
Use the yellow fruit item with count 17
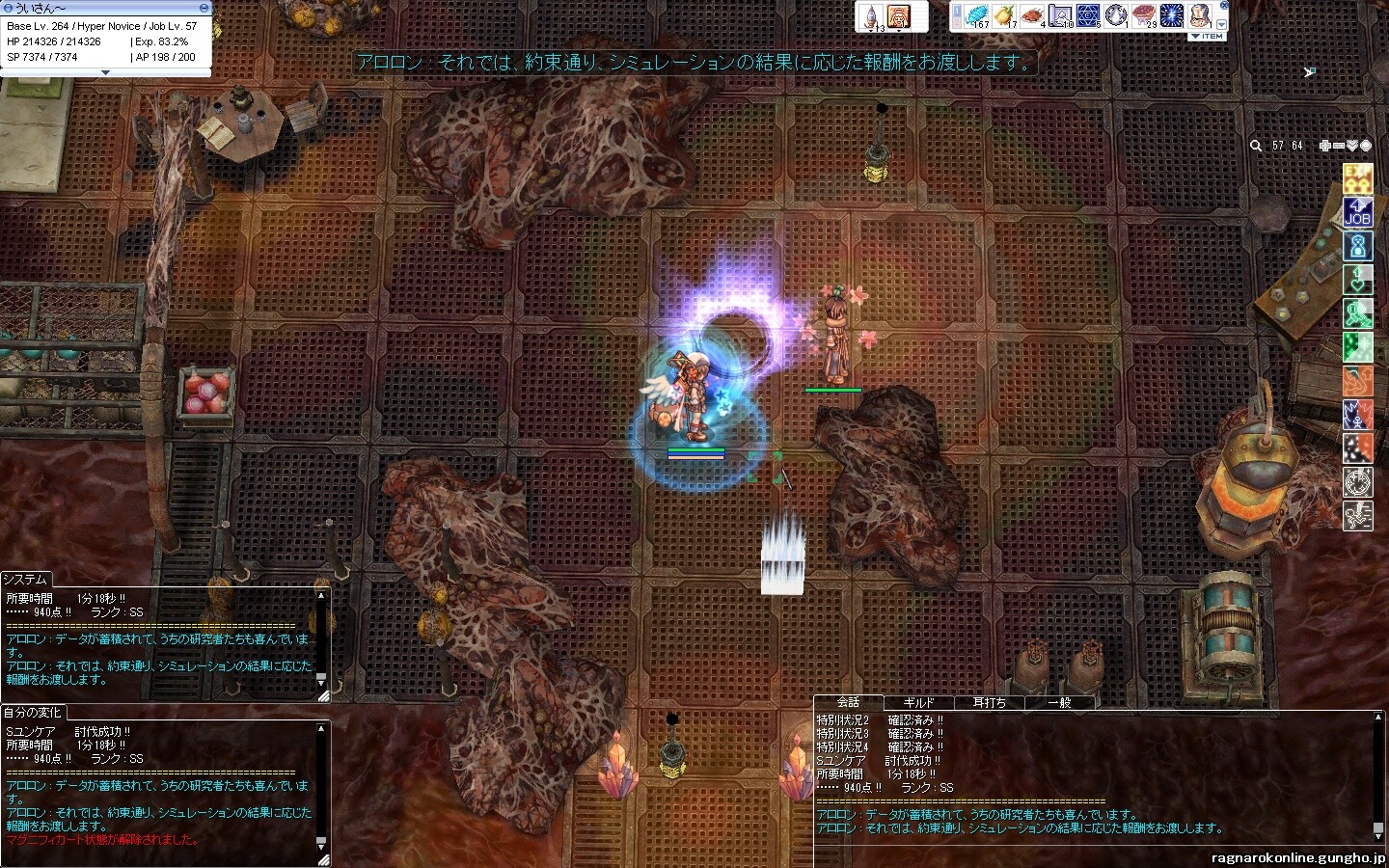(x=1004, y=16)
